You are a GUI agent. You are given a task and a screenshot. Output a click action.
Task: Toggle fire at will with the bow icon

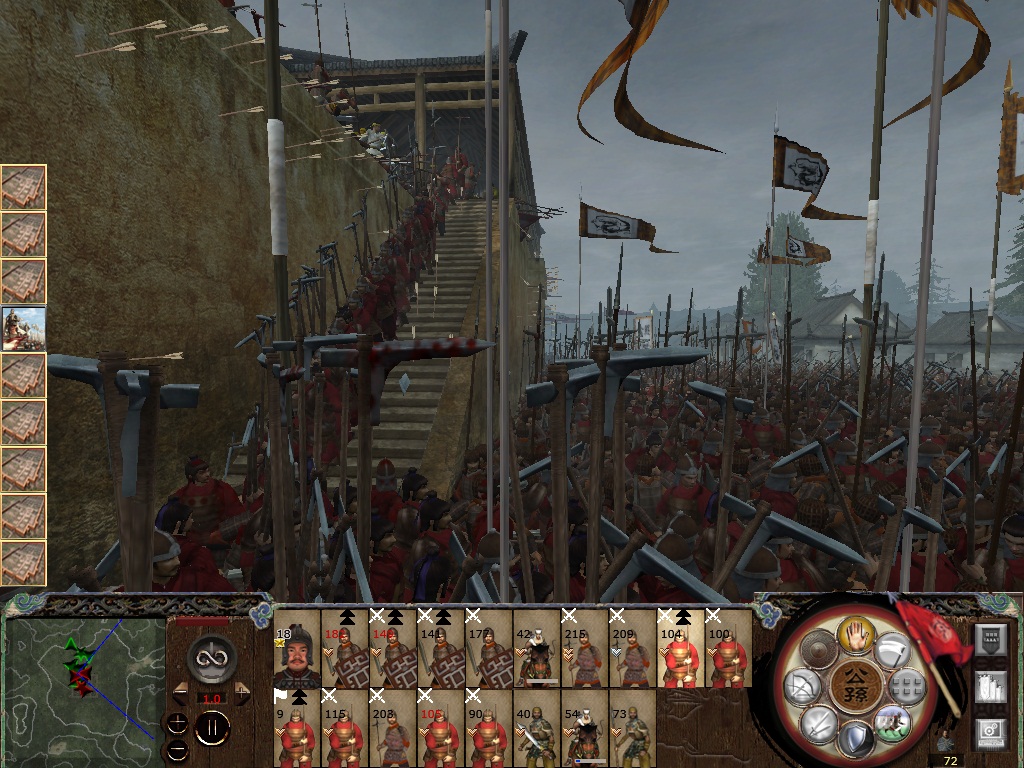coord(801,688)
